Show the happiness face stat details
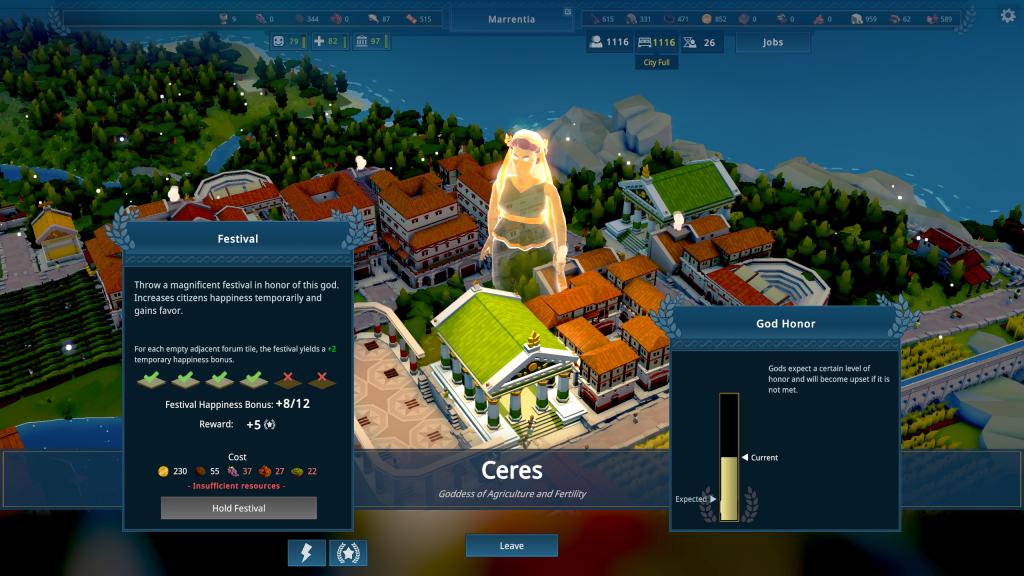1024x576 pixels. pyautogui.click(x=287, y=41)
